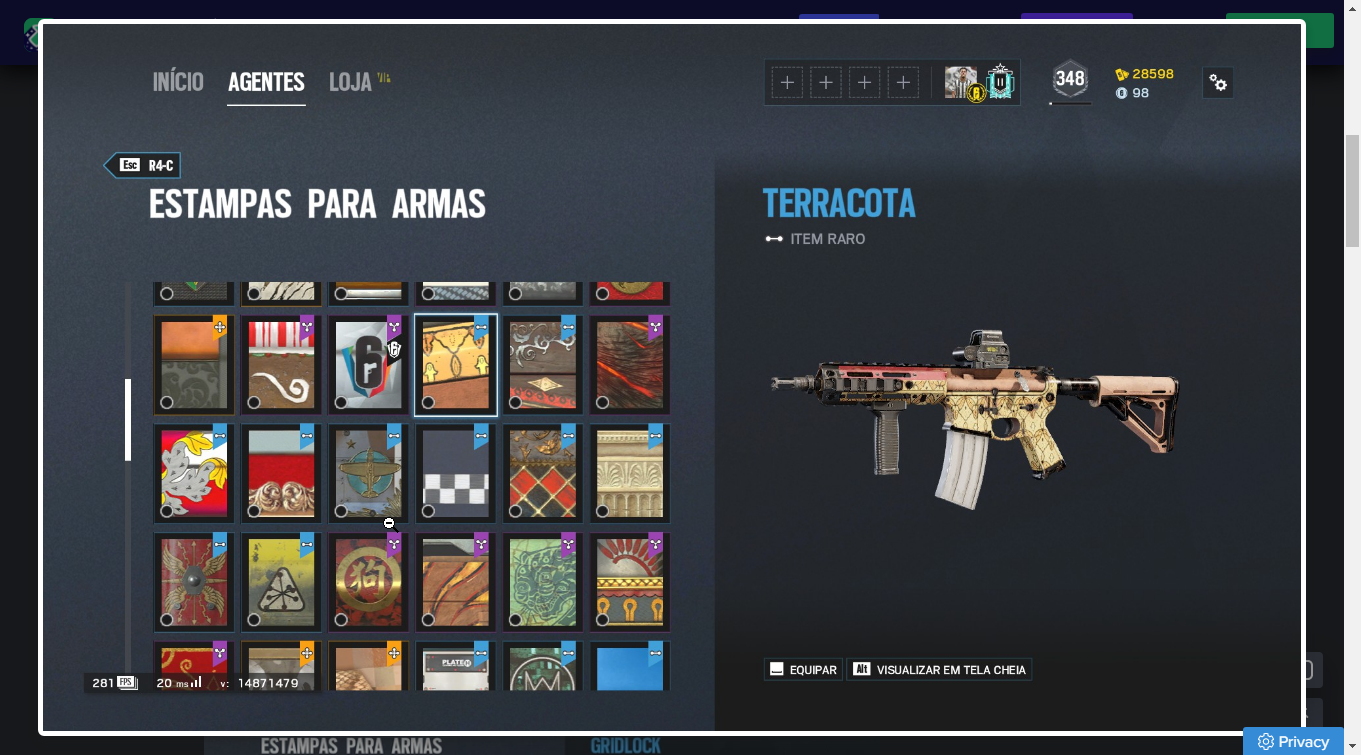Pick the red lava cracks skin
The image size is (1361, 755).
[629, 364]
